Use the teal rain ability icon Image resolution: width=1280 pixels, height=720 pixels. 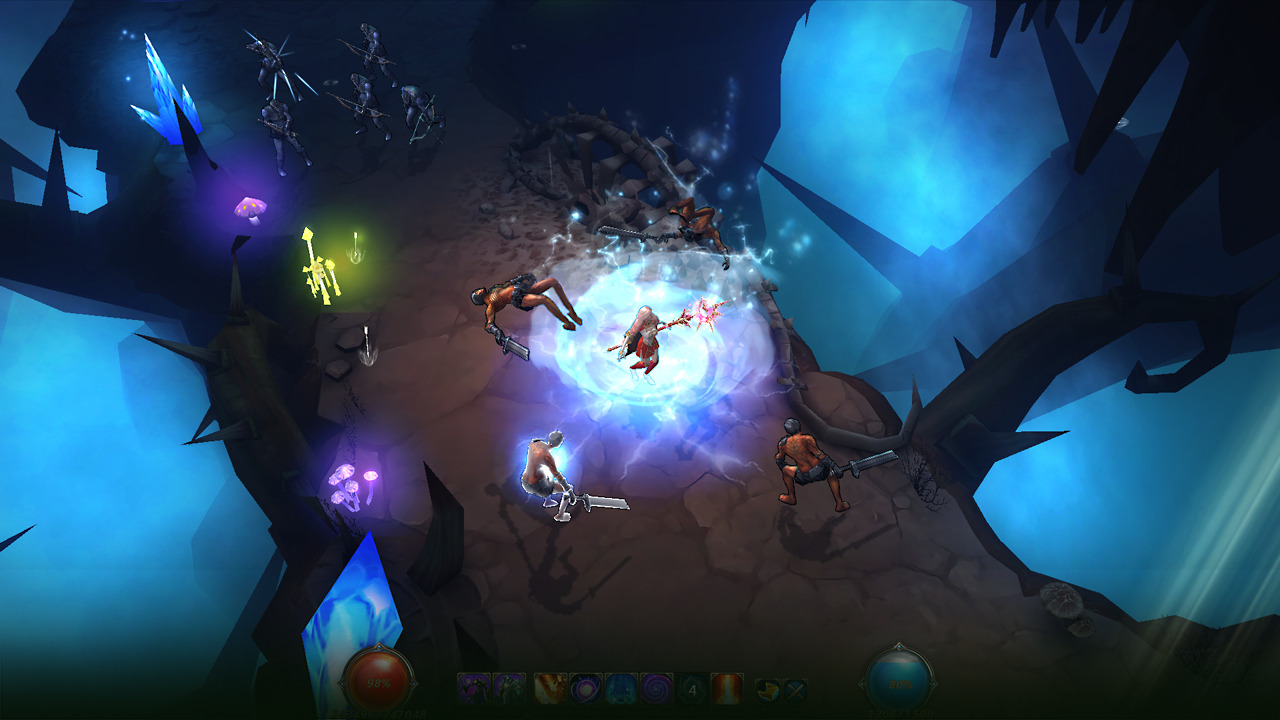(620, 688)
